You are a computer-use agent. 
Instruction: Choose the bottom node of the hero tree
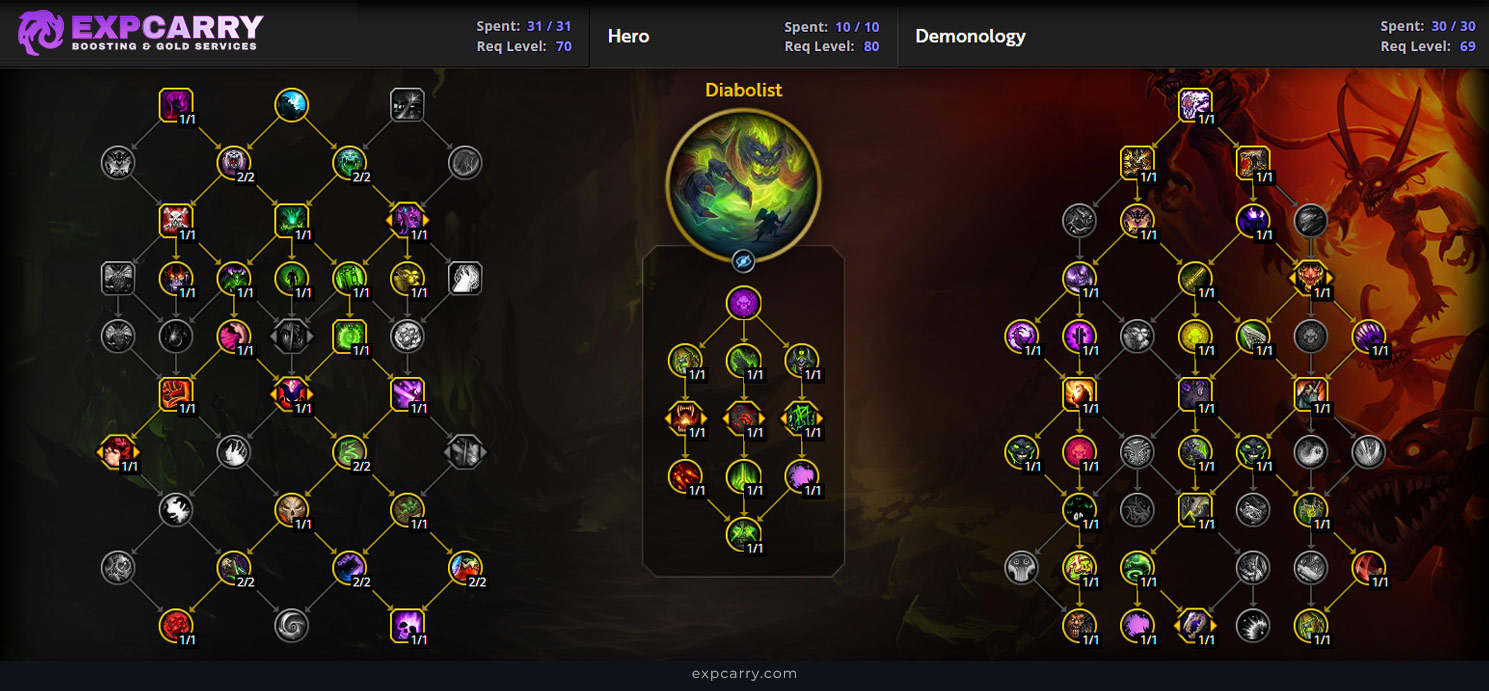coord(743,534)
